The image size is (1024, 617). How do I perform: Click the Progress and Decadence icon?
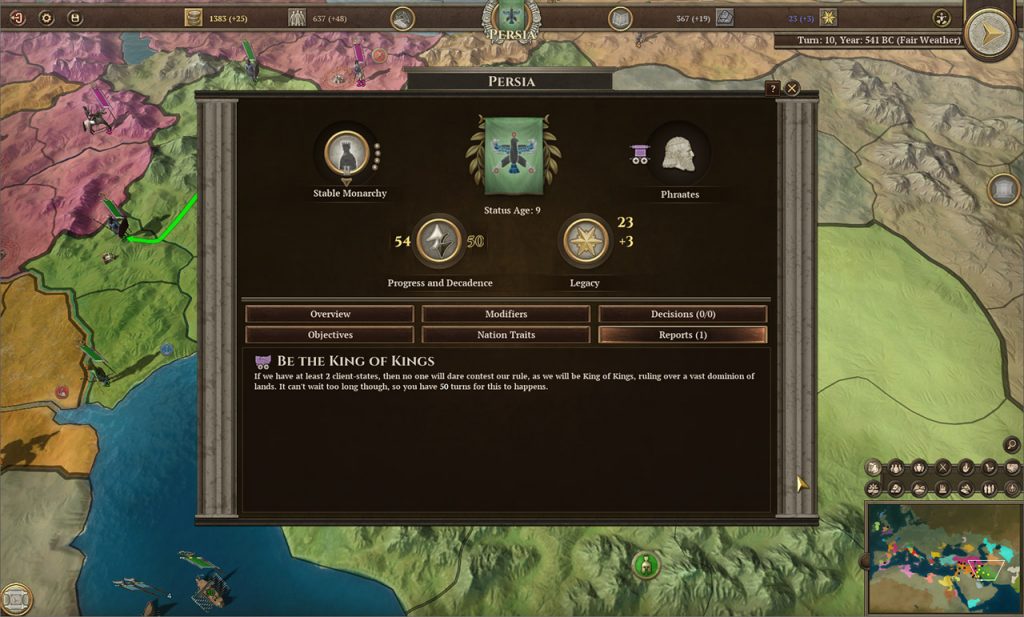tap(438, 241)
